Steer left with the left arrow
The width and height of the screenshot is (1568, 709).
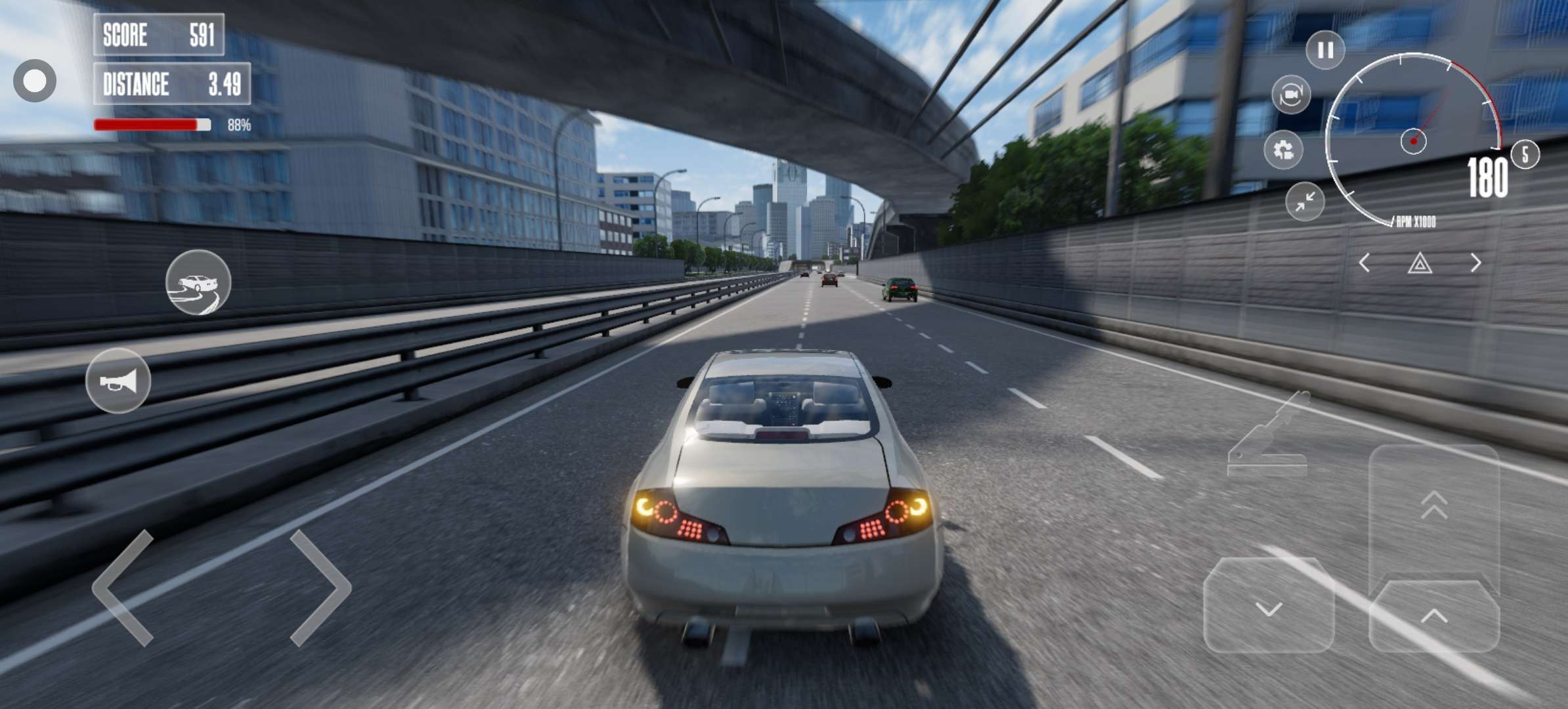124,587
